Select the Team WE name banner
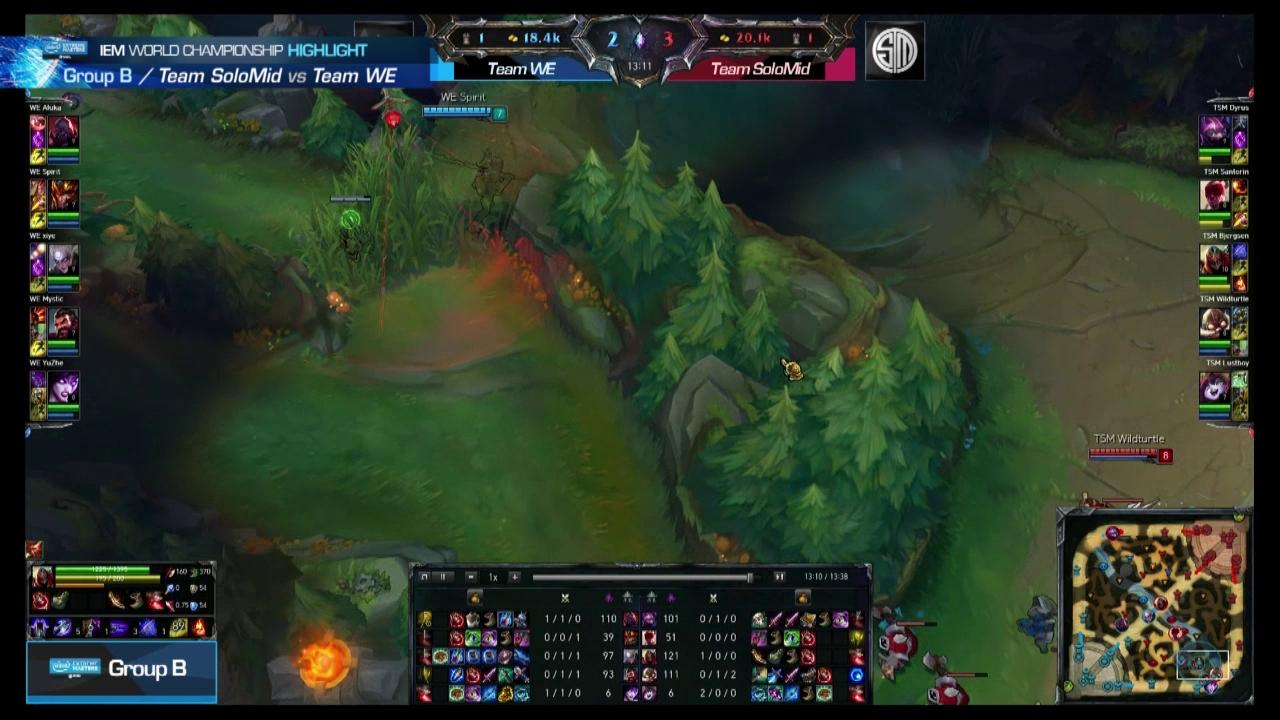Screen dimensions: 1280x720 point(520,68)
